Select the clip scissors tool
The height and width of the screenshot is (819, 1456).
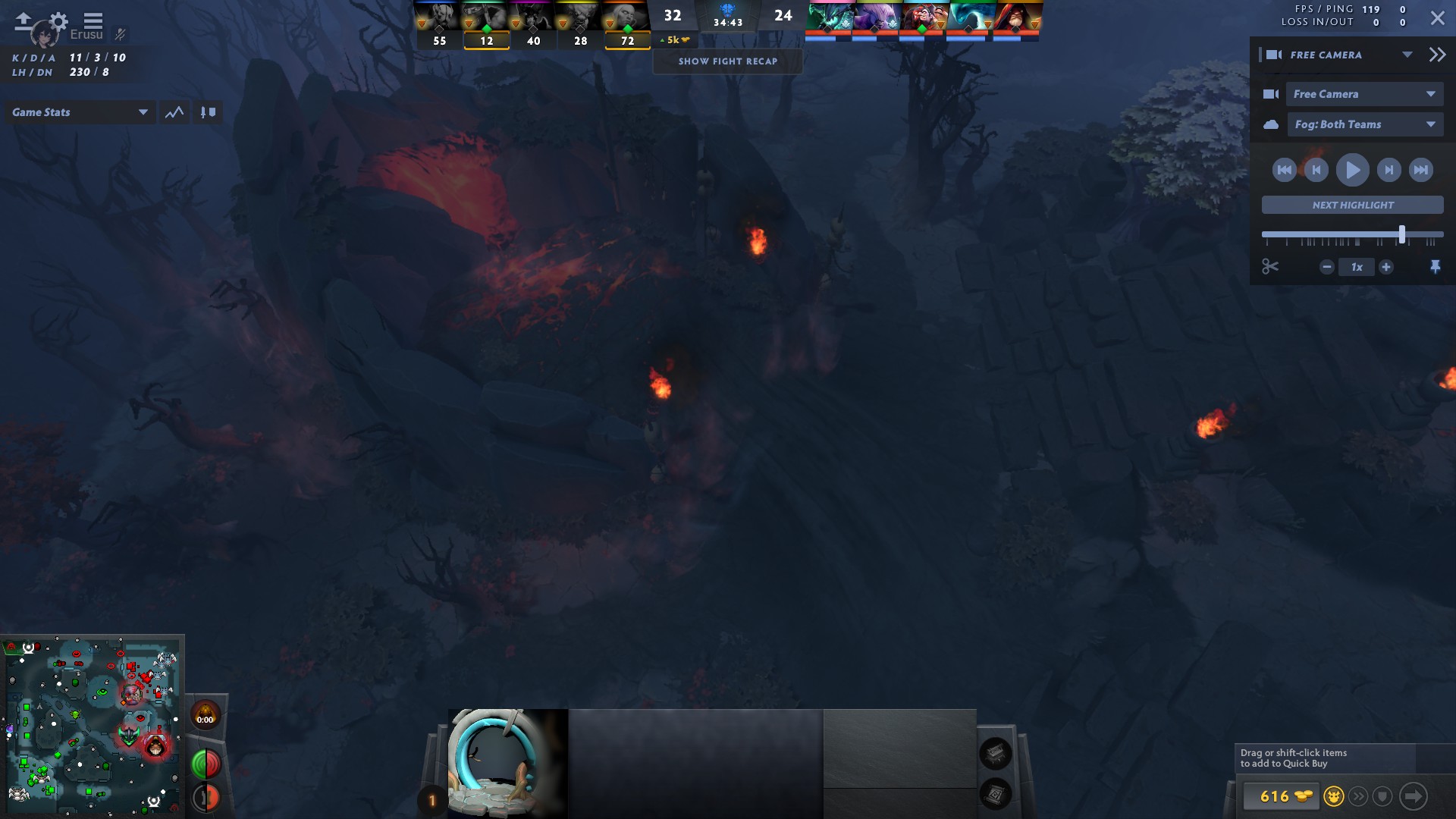(x=1271, y=266)
